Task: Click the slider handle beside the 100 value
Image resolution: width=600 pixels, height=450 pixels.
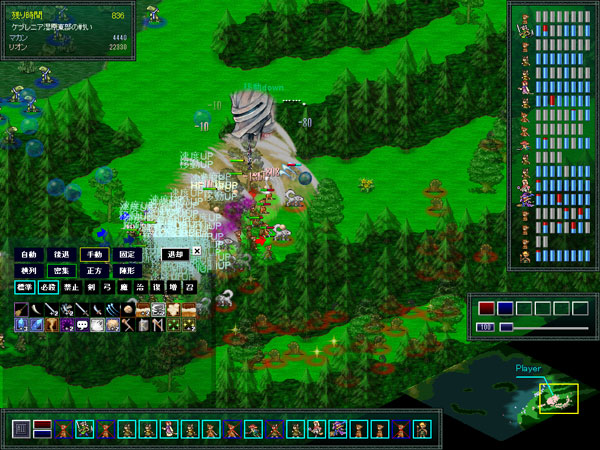Action: coord(506,327)
